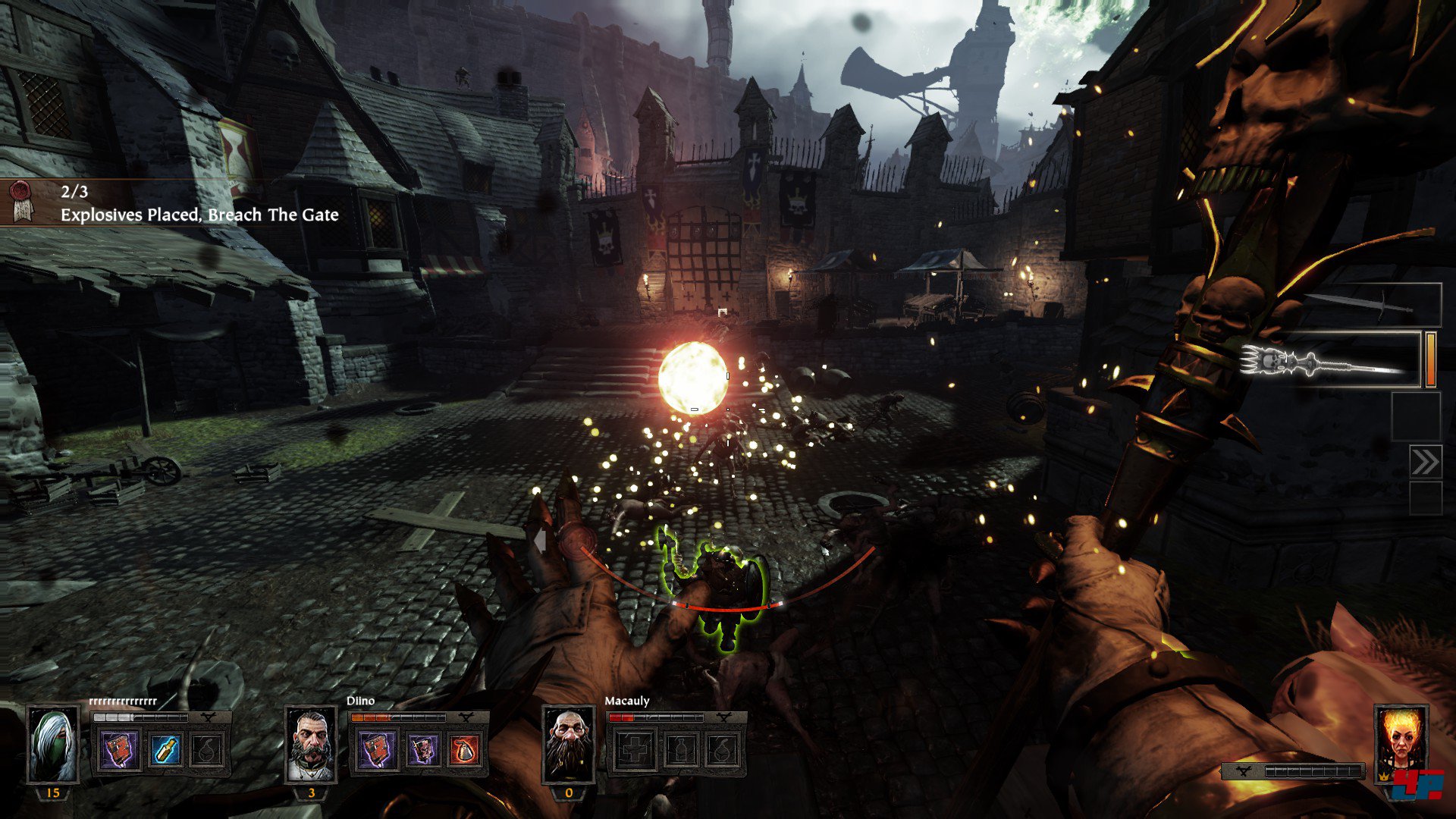Click Diino's purple grimoire slot
This screenshot has width=1456, height=819.
(x=421, y=750)
